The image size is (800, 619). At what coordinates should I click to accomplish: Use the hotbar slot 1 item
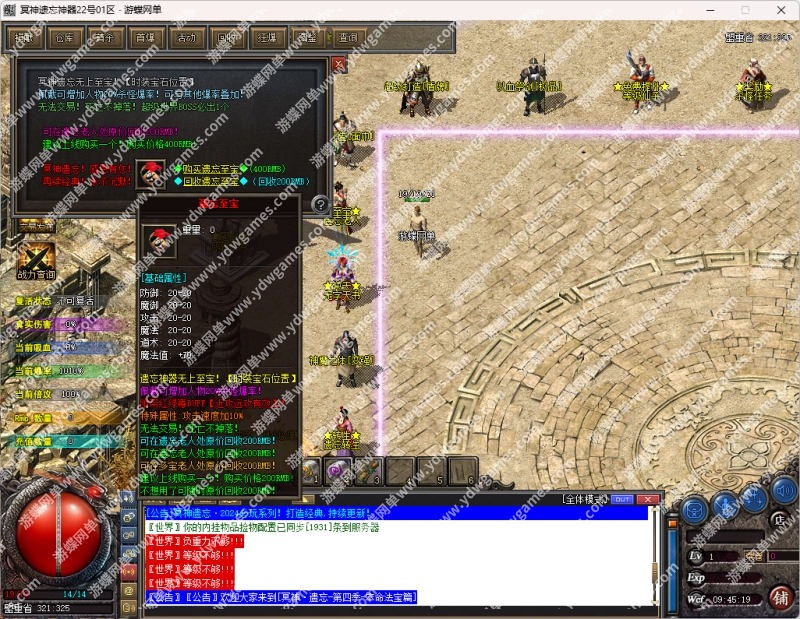[312, 469]
